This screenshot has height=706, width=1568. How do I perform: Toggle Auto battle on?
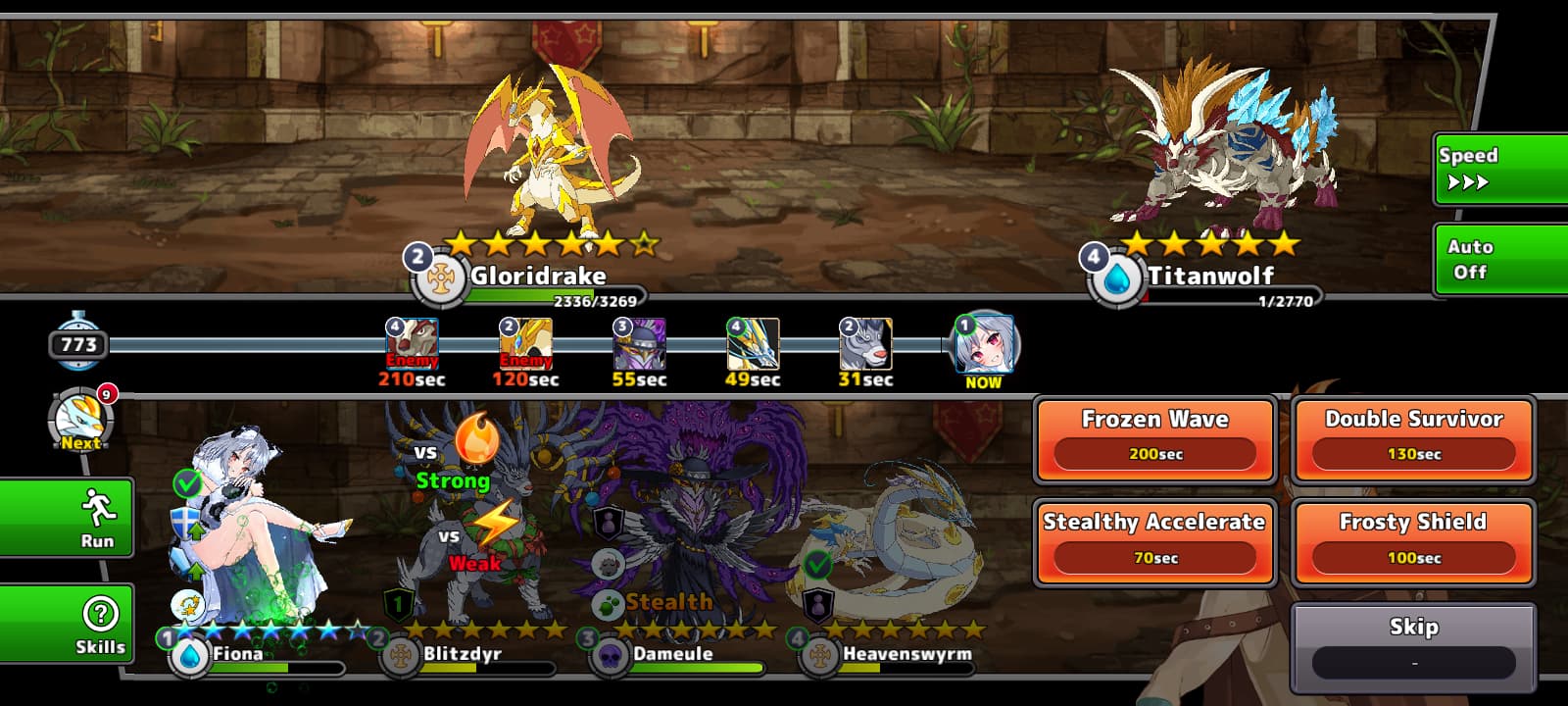(x=1499, y=259)
